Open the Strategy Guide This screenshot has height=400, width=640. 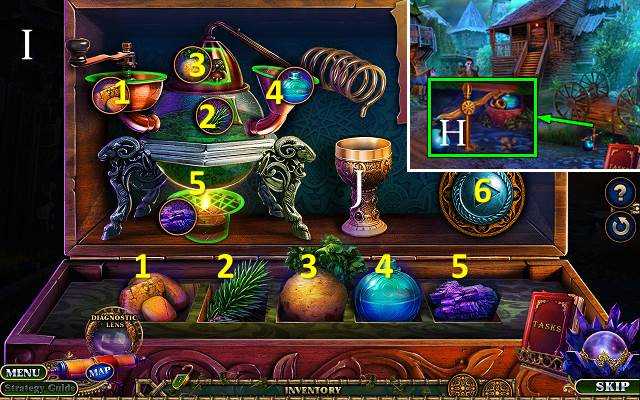38,388
